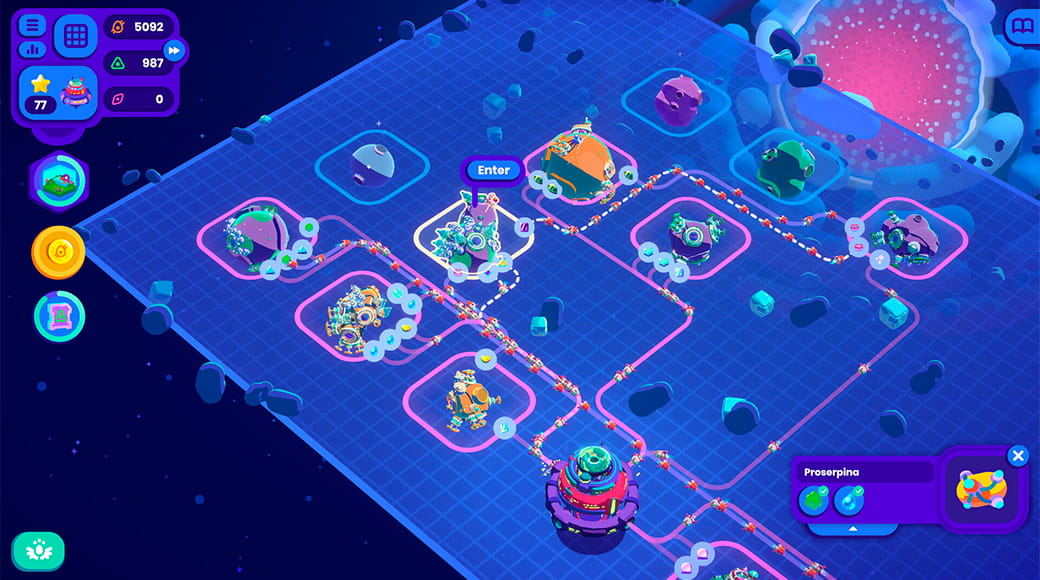Select the green terrain hexagon icon

point(59,180)
